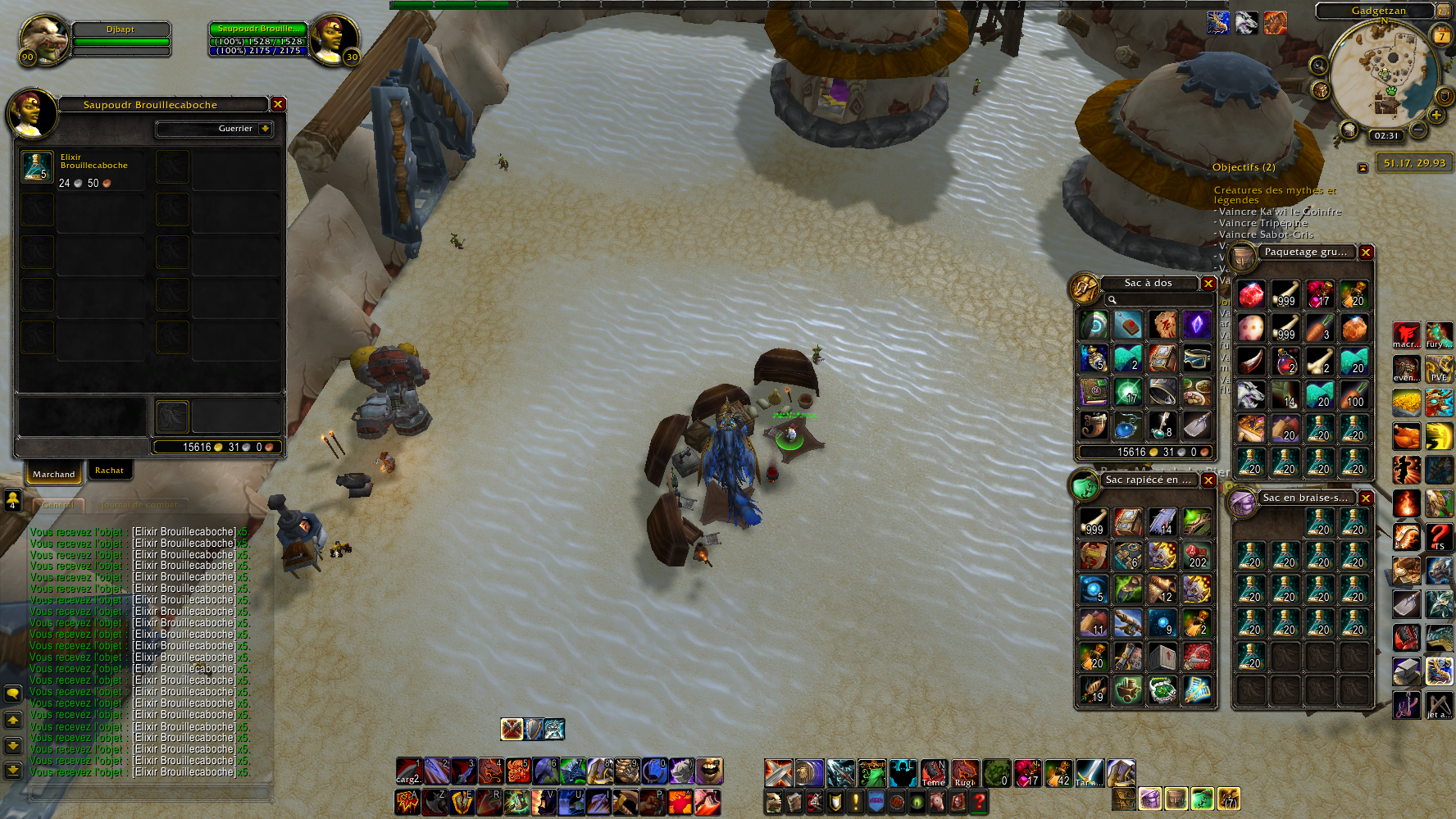Buy the Elixir Brouillecaboche item
1456x819 pixels.
[x=37, y=166]
